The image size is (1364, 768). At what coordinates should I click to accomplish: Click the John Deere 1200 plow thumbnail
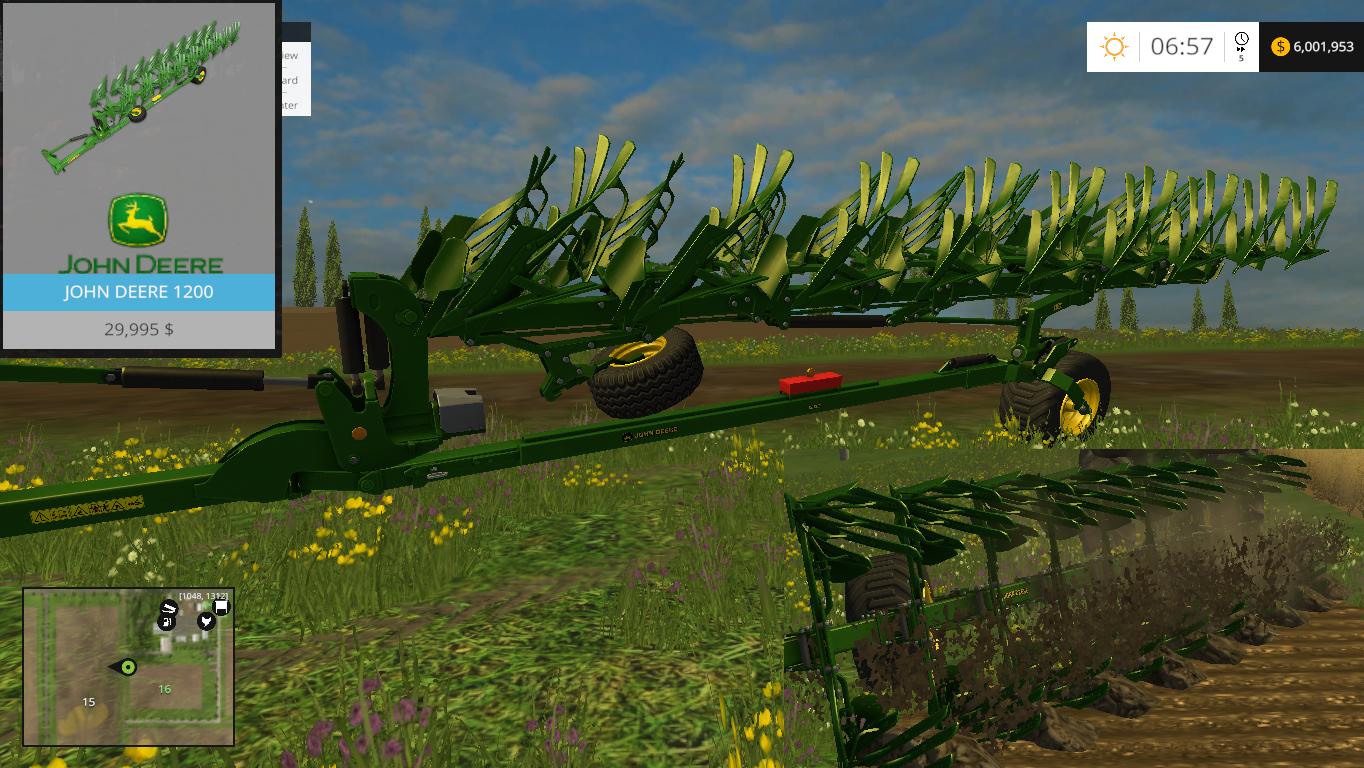[140, 95]
